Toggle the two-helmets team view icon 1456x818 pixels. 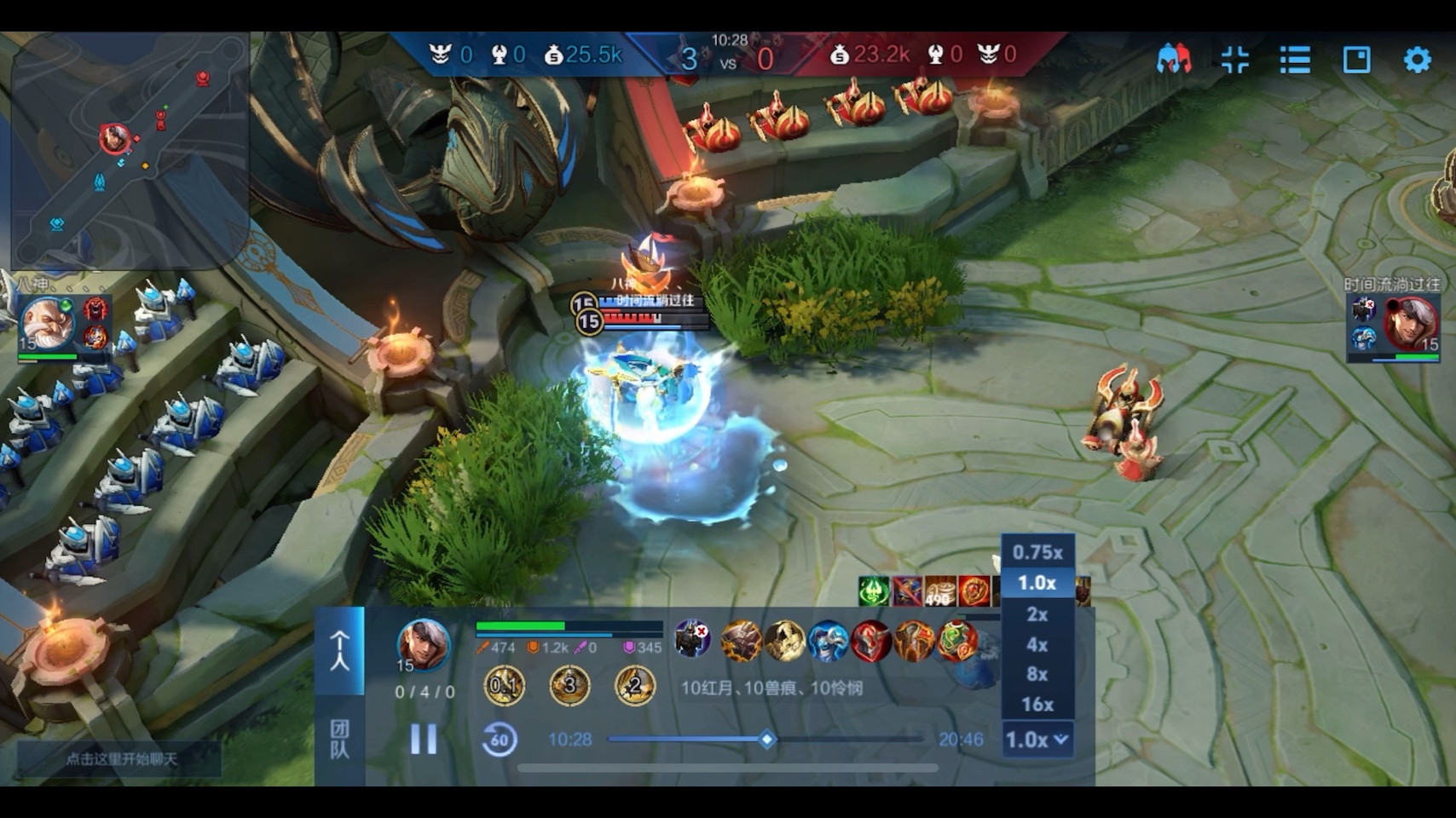point(1174,60)
